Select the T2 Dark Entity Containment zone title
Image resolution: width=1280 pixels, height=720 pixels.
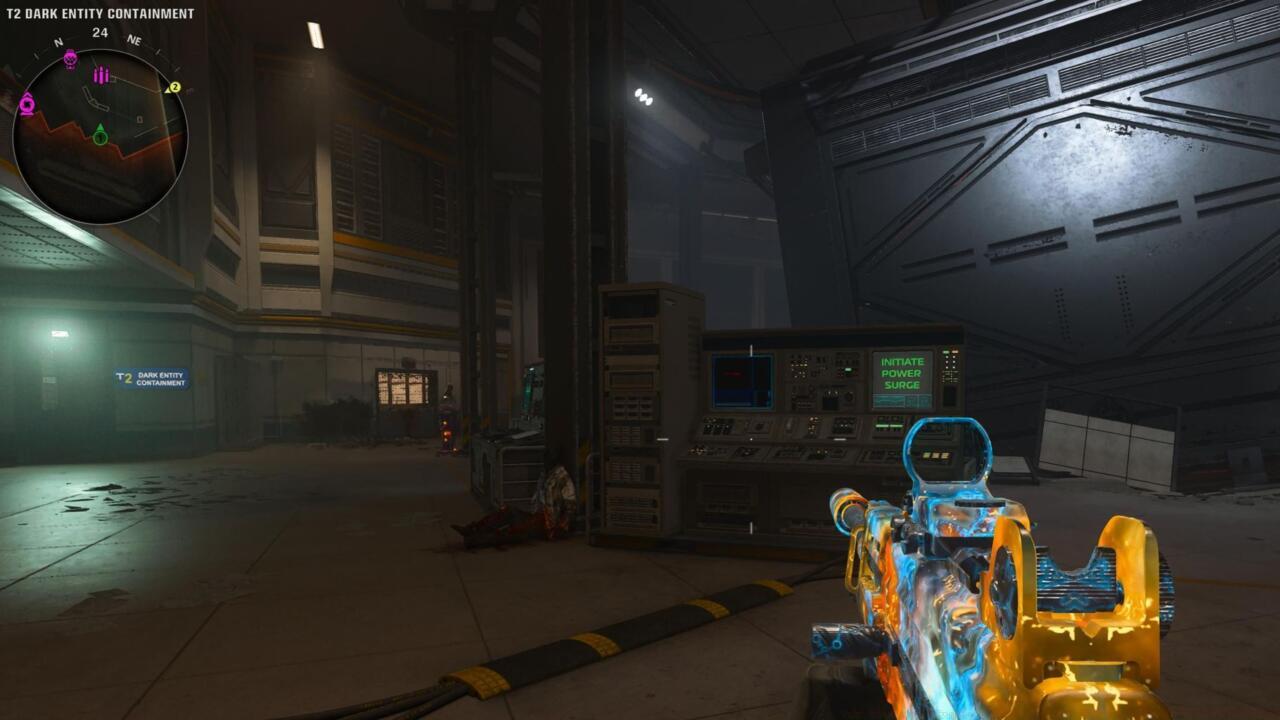pos(100,13)
